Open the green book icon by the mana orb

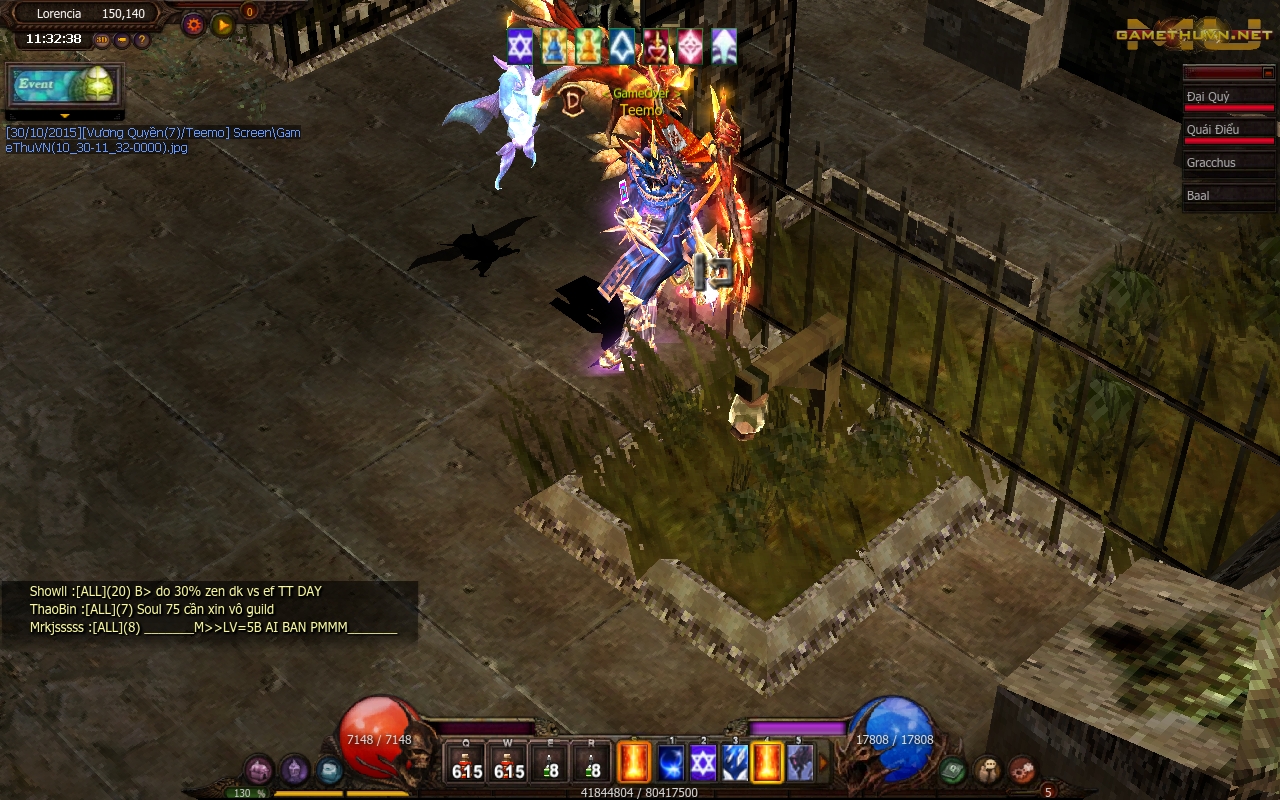click(952, 770)
